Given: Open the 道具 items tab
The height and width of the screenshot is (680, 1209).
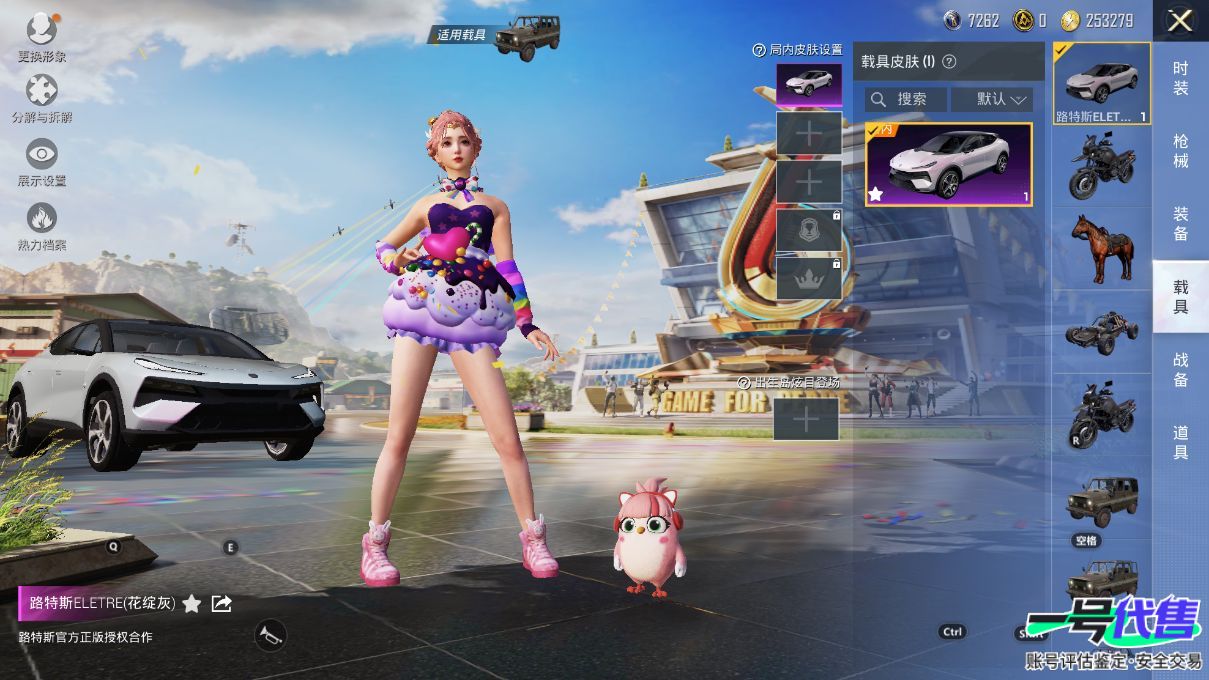Looking at the screenshot, I should 1181,442.
